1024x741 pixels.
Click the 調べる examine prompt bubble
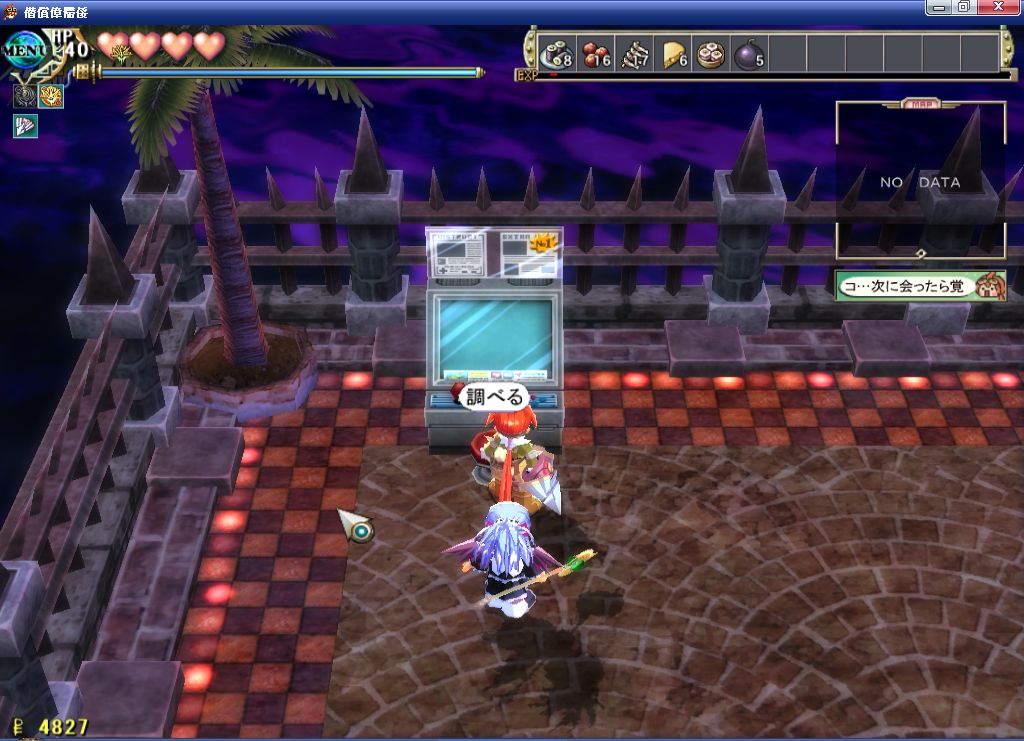(494, 397)
